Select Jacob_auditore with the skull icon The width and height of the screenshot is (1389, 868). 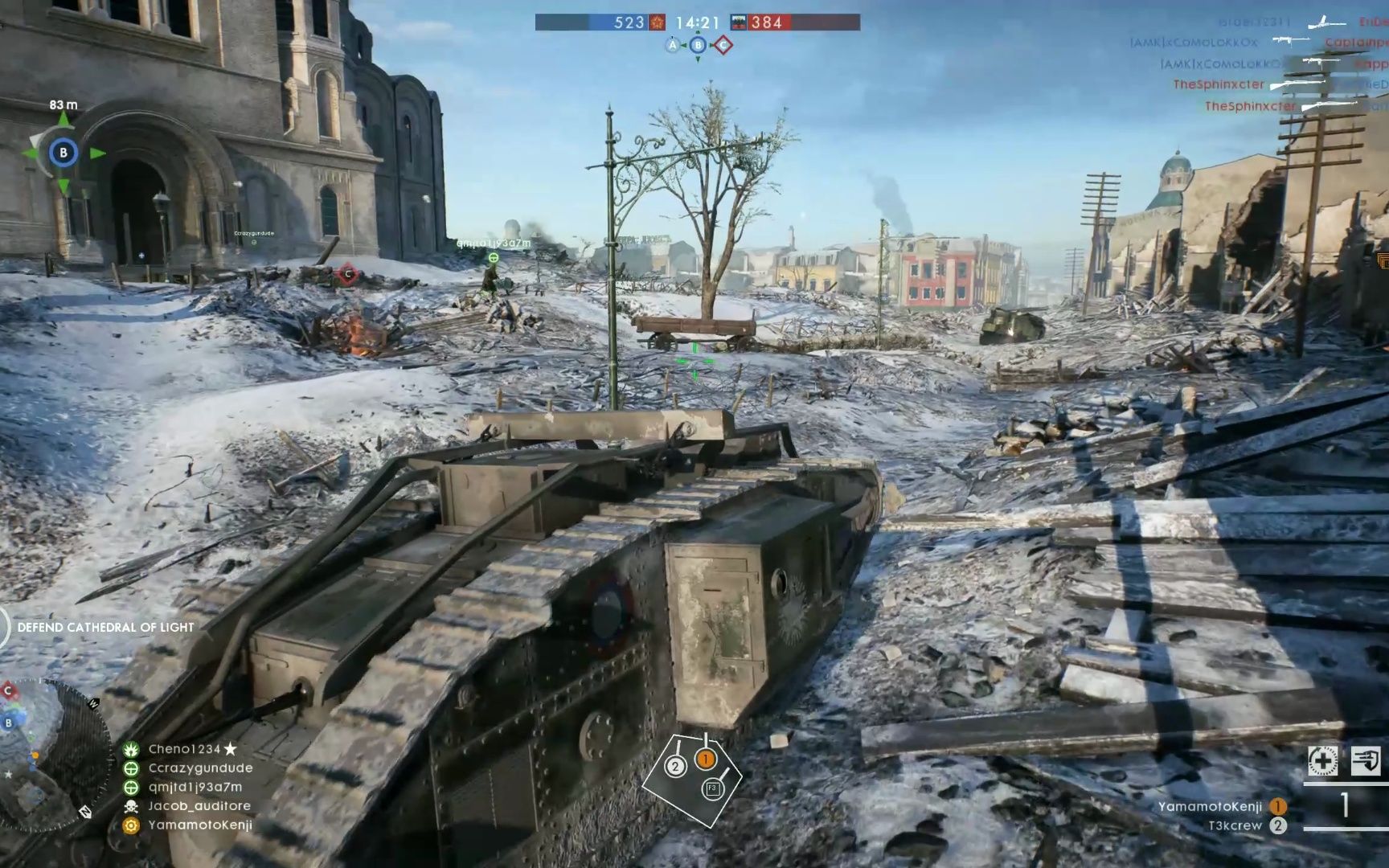tap(199, 806)
